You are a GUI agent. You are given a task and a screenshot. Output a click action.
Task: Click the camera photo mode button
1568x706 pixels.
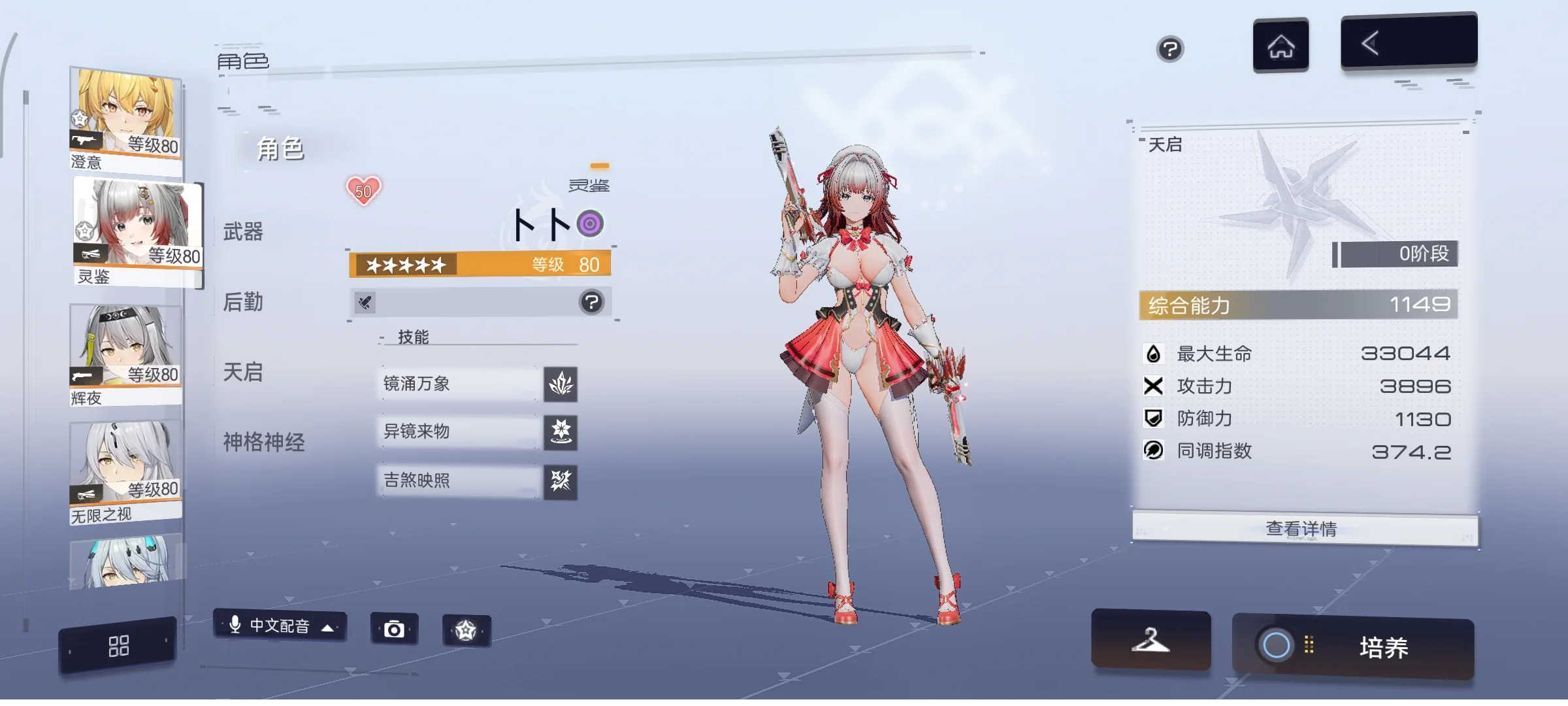(394, 630)
